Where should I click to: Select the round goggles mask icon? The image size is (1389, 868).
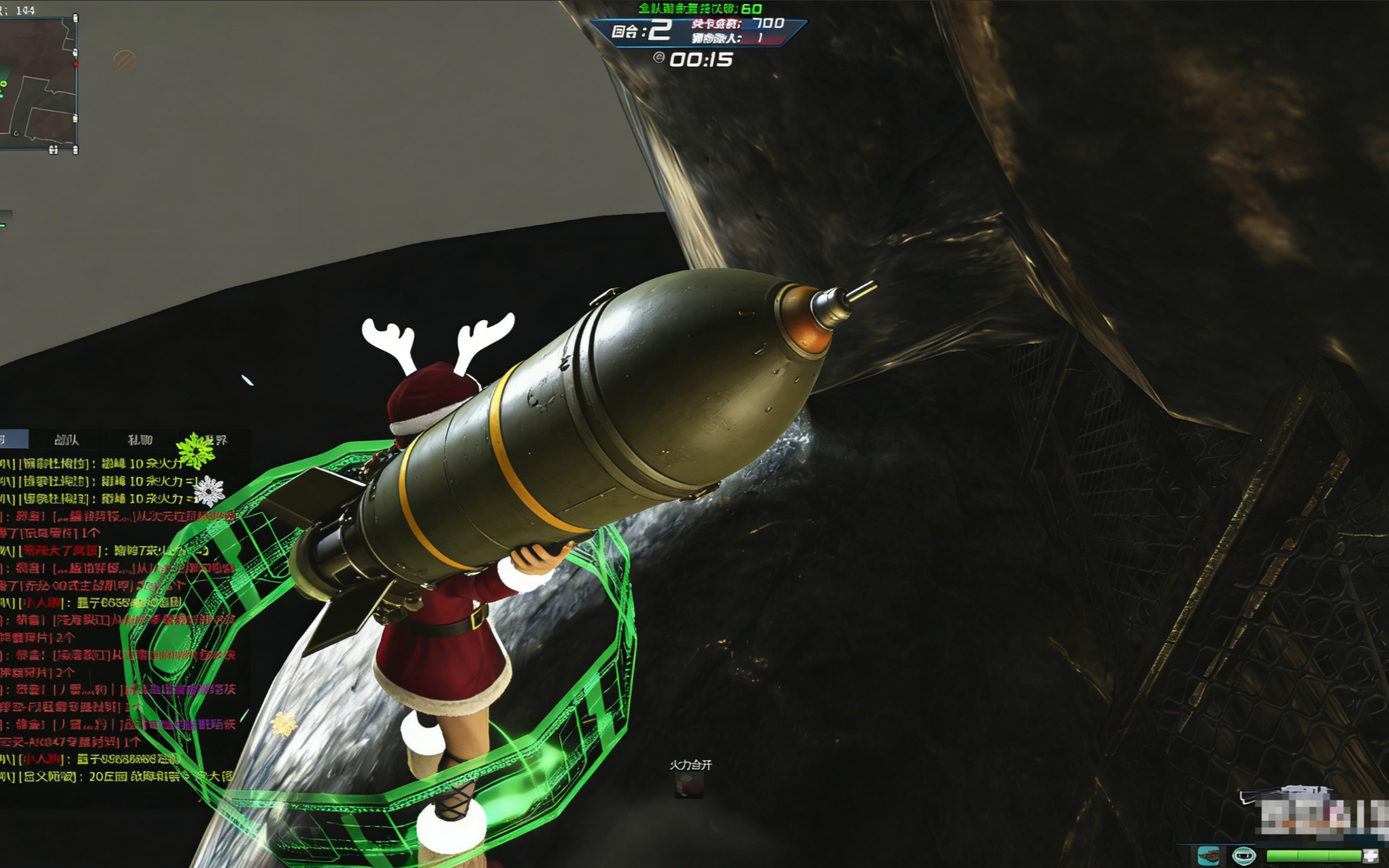1244,856
